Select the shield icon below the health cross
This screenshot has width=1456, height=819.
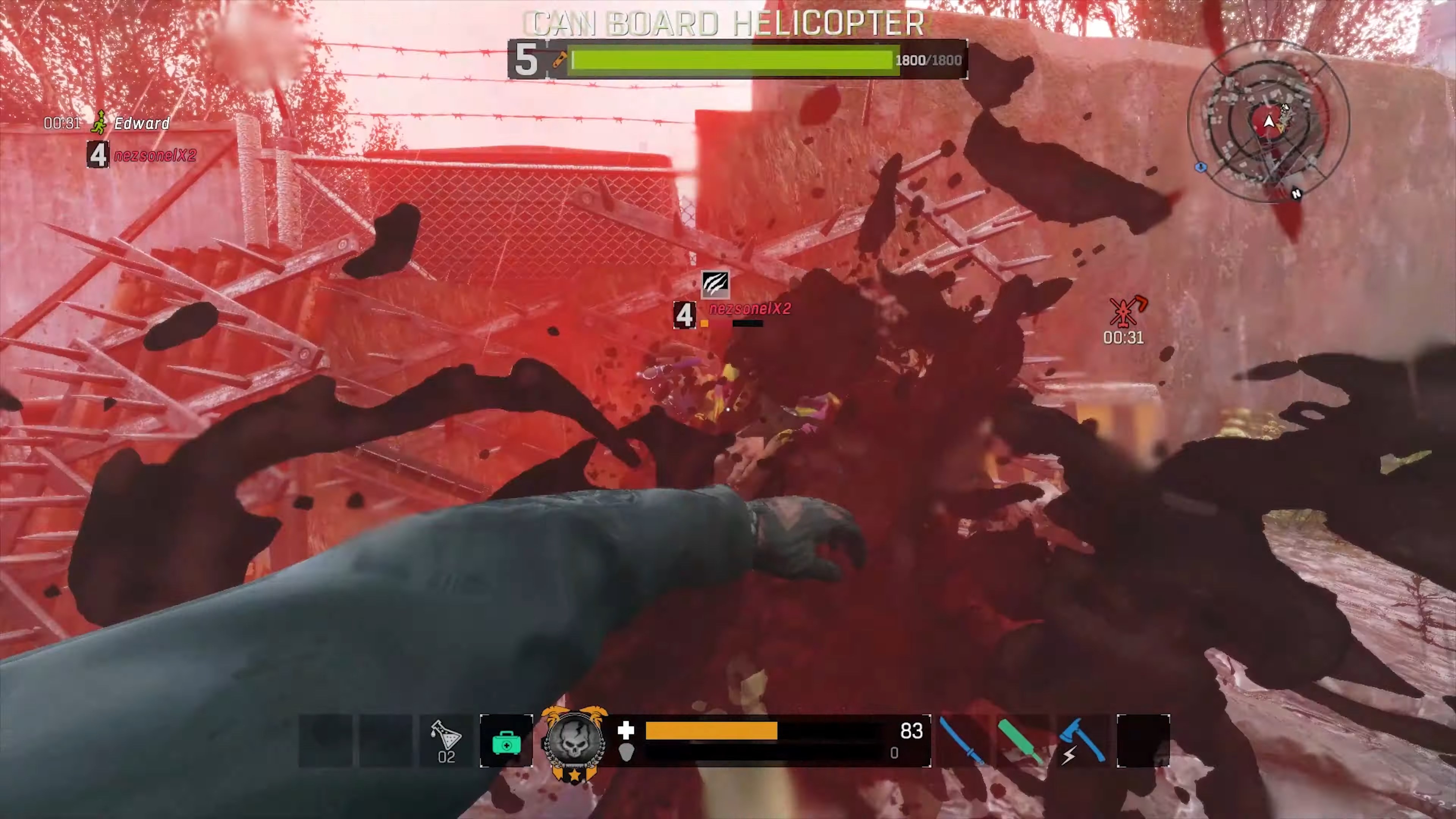point(626,753)
